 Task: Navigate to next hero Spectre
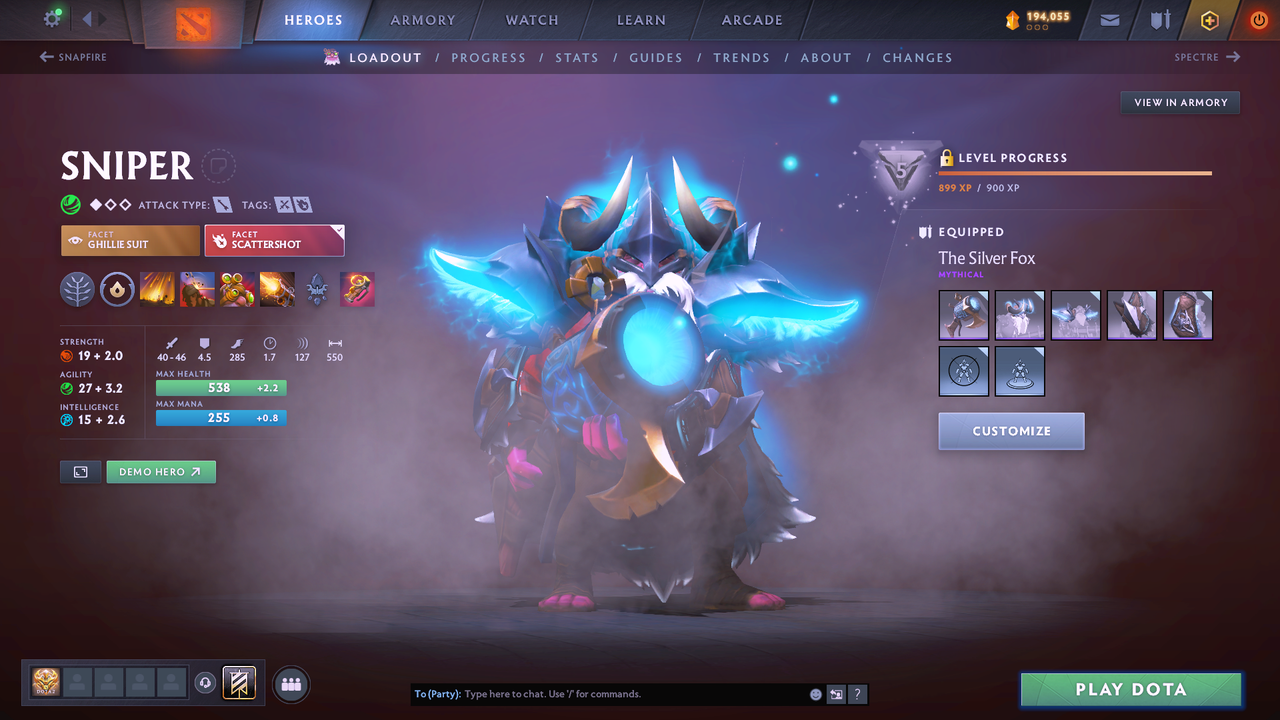pyautogui.click(x=1207, y=57)
